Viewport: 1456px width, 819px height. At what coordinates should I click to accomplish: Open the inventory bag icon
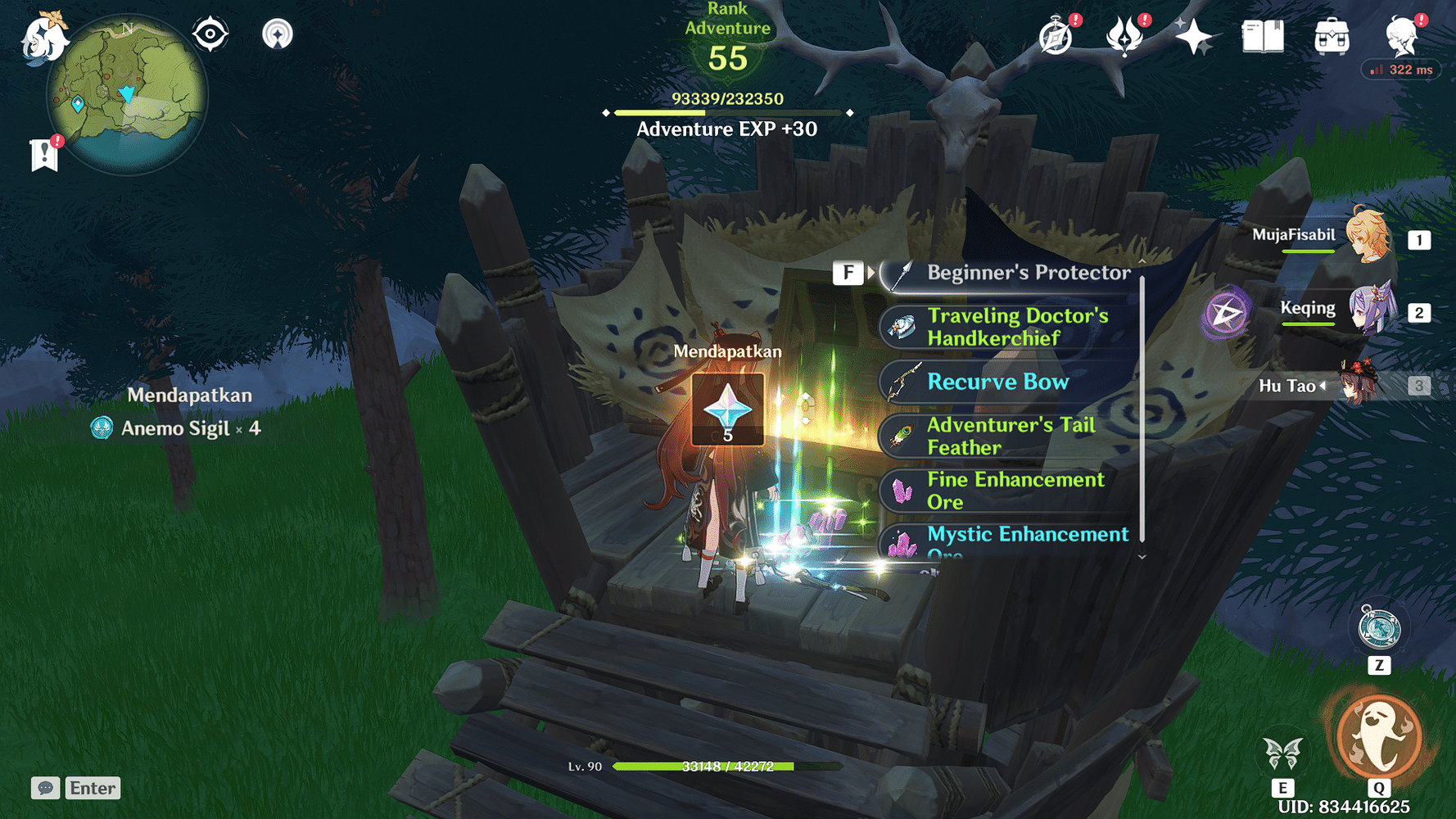[1331, 36]
